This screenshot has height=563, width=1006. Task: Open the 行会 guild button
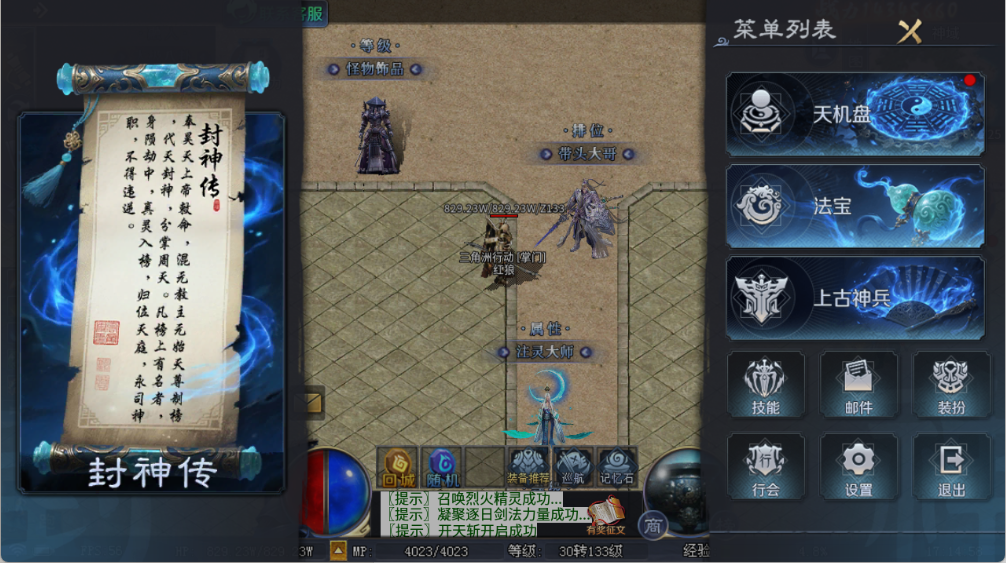click(765, 466)
